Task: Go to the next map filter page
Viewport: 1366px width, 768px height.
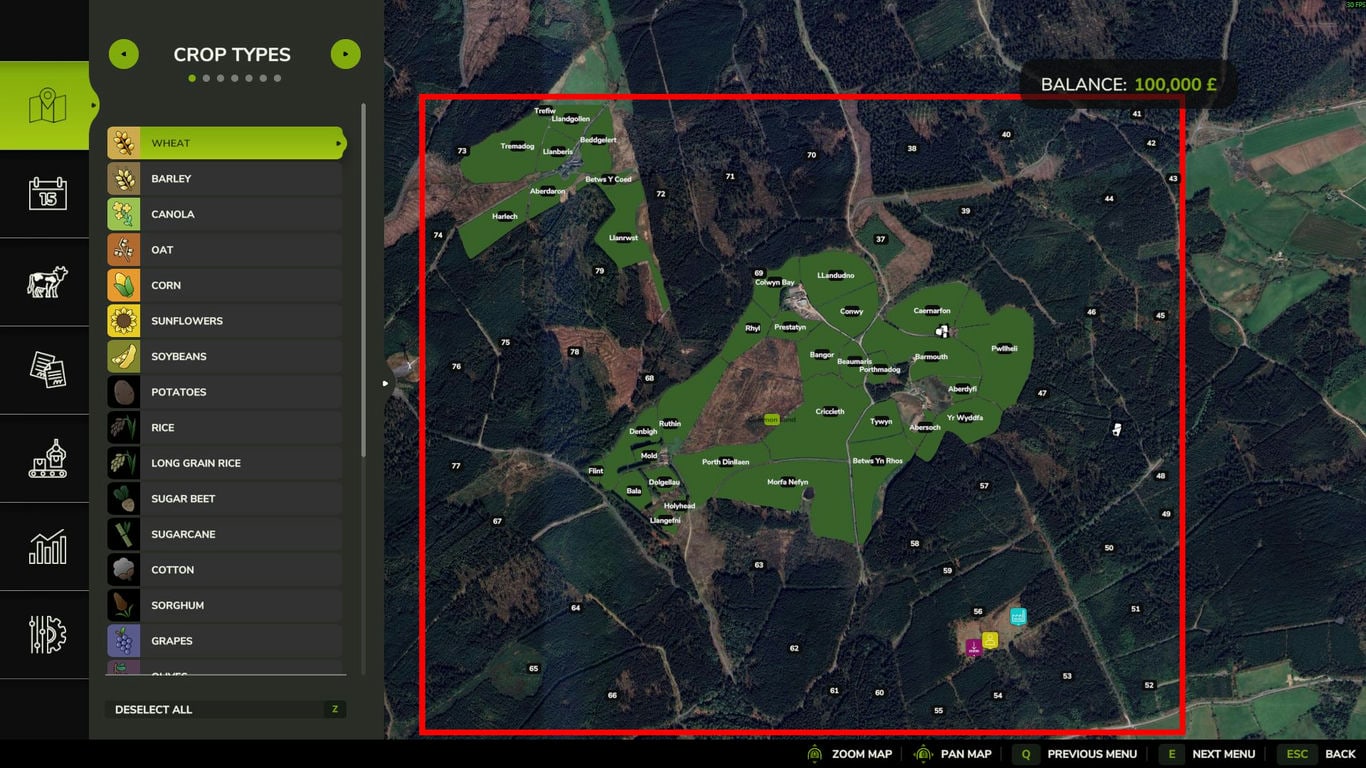Action: (345, 54)
